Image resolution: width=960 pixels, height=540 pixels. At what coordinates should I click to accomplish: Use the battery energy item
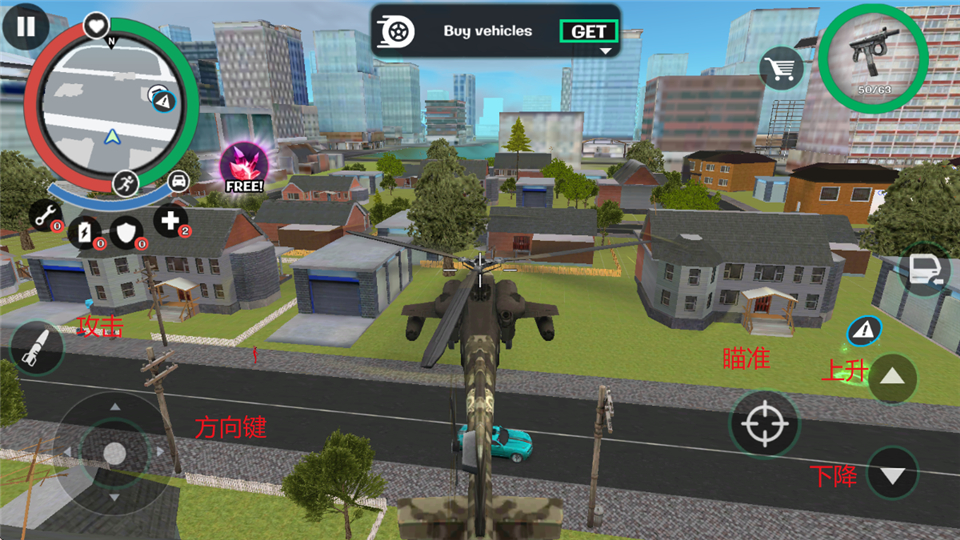tap(88, 230)
